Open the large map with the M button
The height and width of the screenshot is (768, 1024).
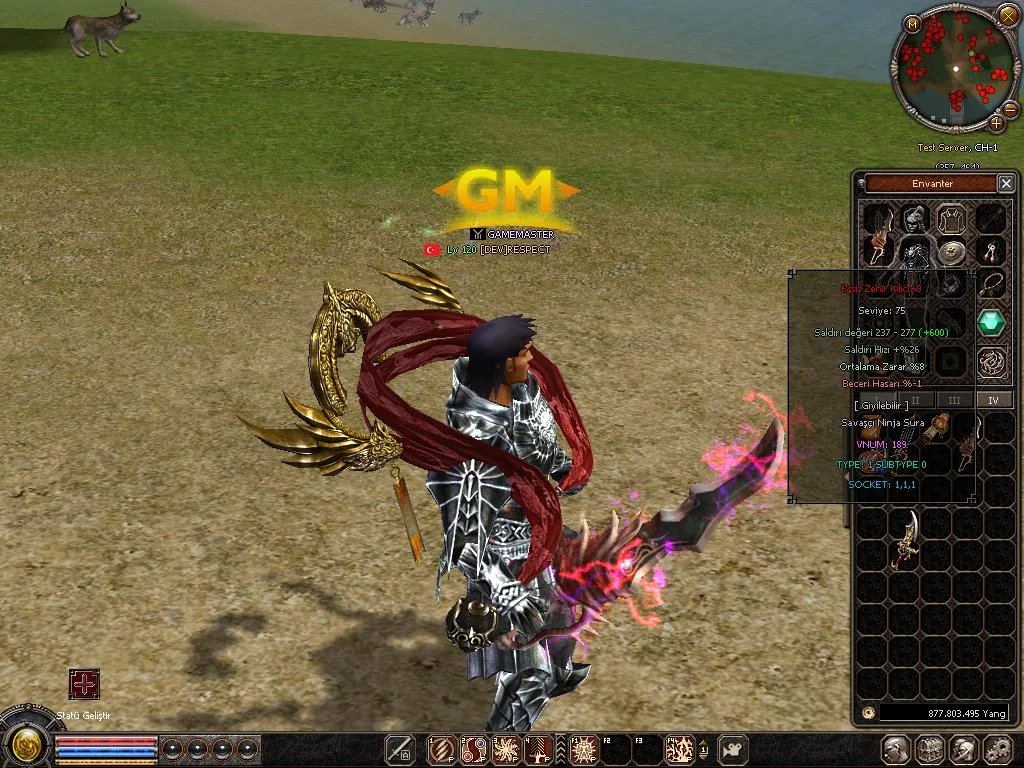[912, 24]
